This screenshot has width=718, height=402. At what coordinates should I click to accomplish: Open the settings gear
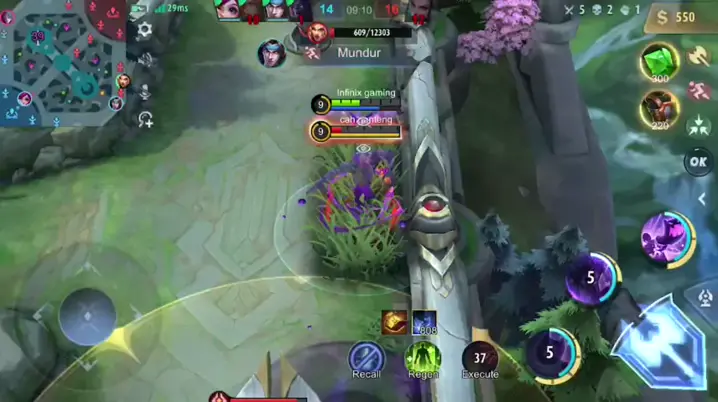pyautogui.click(x=145, y=30)
